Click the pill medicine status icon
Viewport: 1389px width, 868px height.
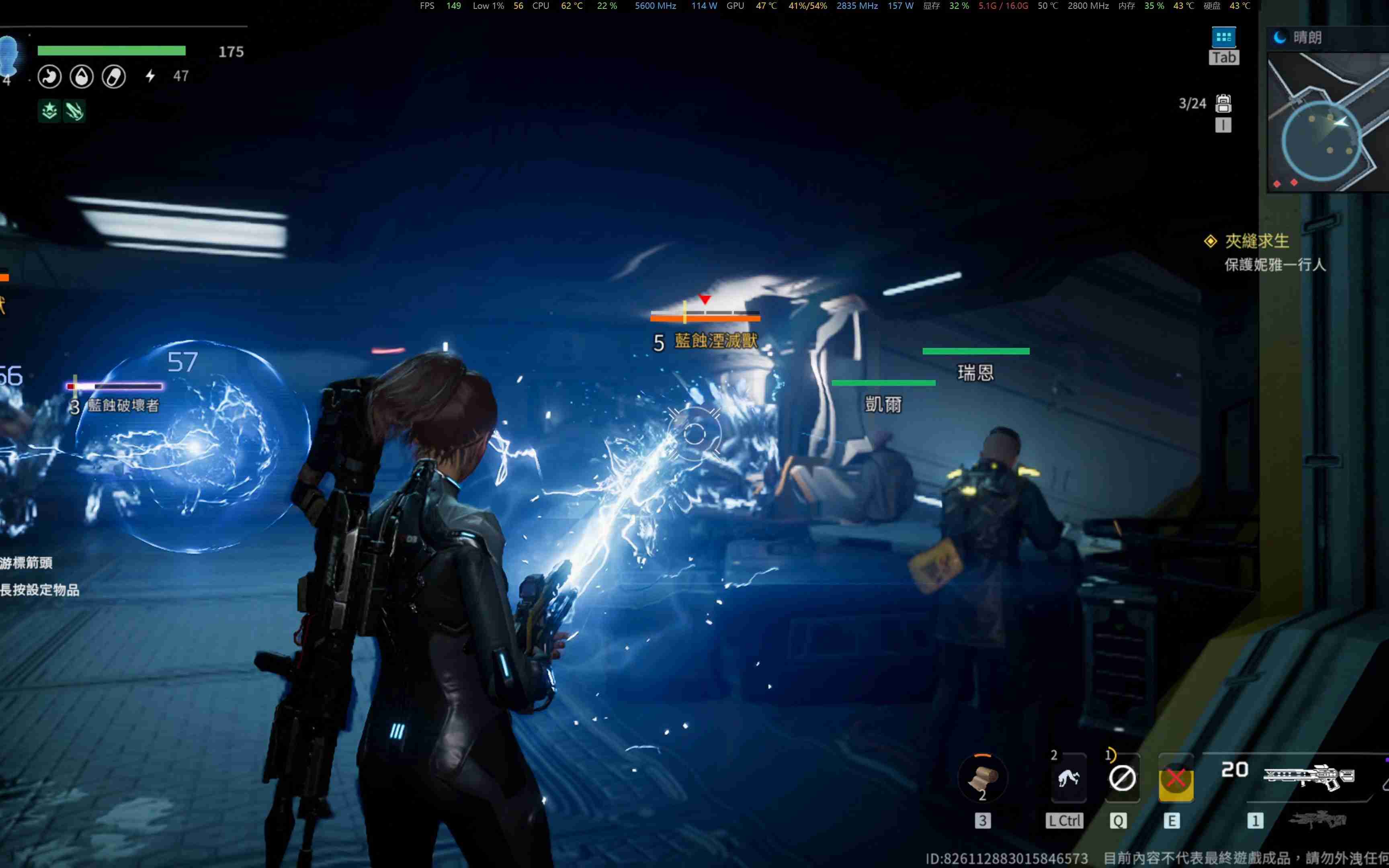point(114,76)
